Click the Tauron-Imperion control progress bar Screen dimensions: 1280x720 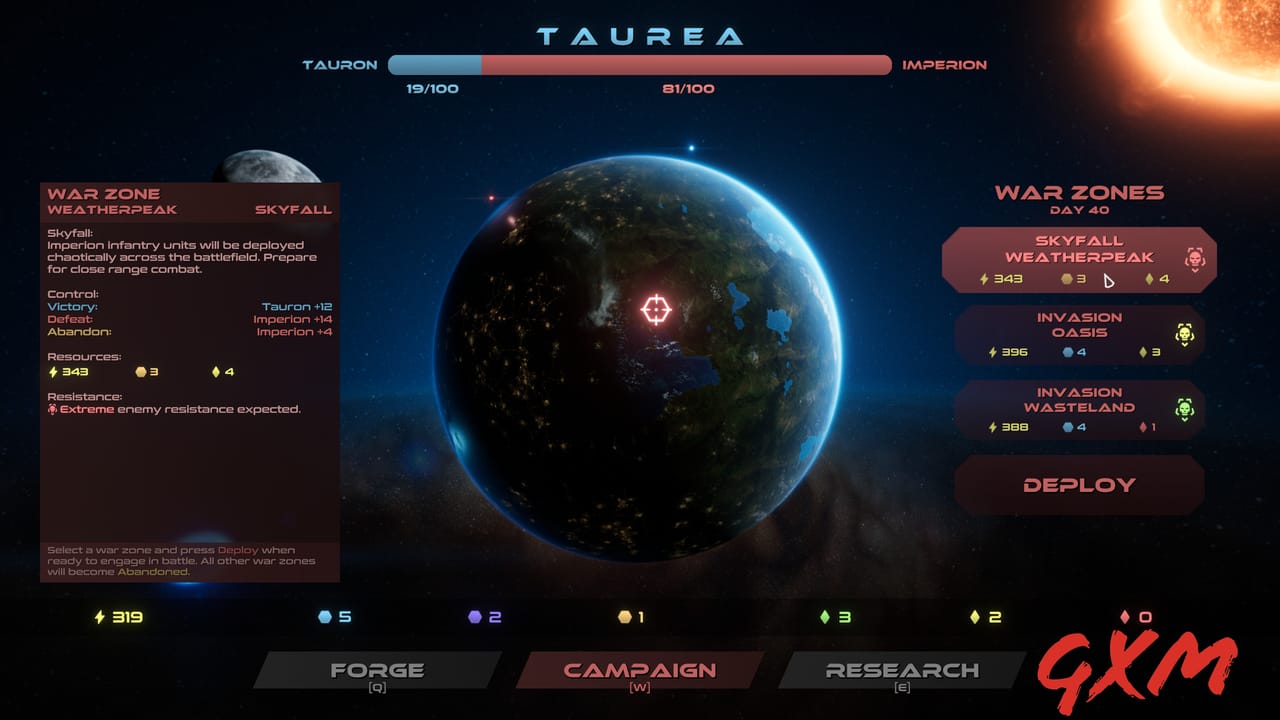pyautogui.click(x=640, y=64)
